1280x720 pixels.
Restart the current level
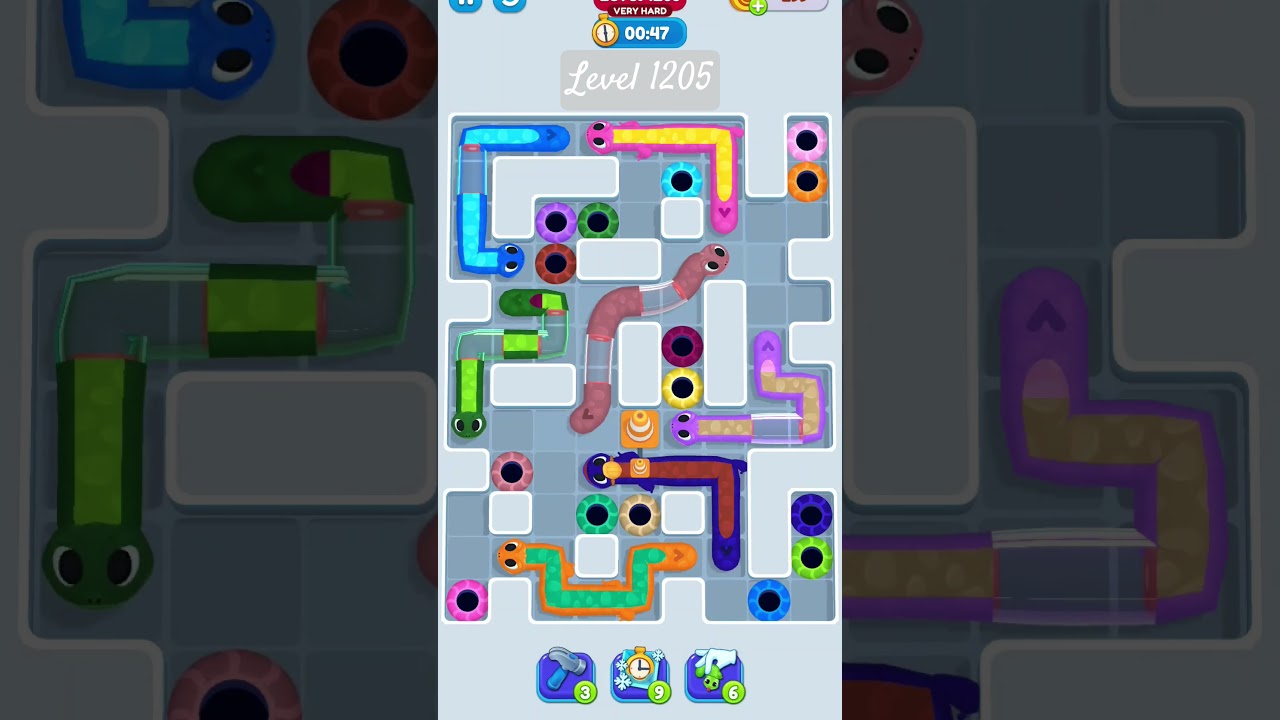click(x=509, y=3)
